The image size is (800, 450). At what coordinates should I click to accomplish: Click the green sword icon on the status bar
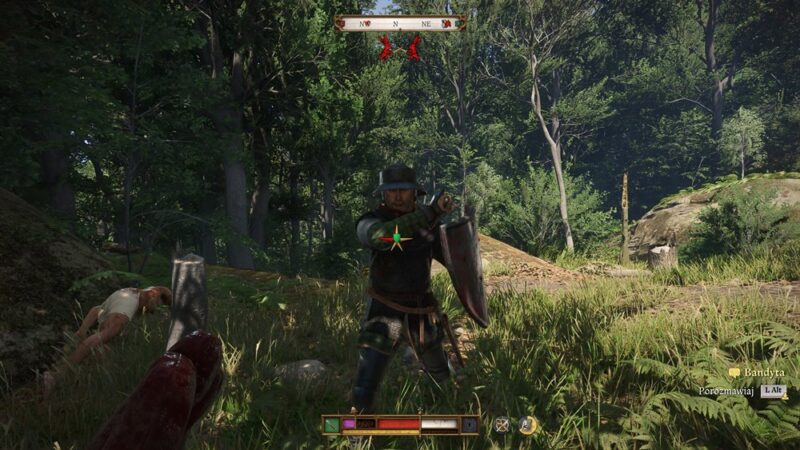pyautogui.click(x=332, y=424)
